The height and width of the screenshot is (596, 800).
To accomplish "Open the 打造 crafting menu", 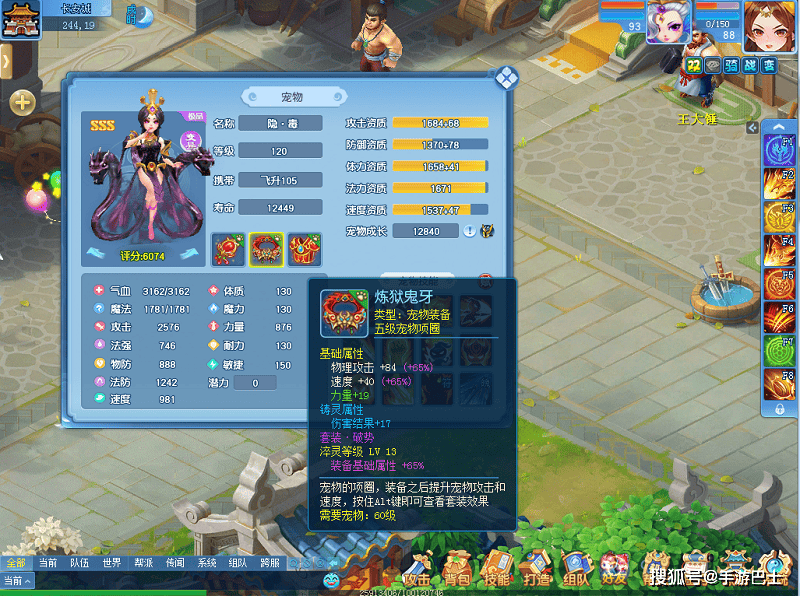I will (537, 570).
